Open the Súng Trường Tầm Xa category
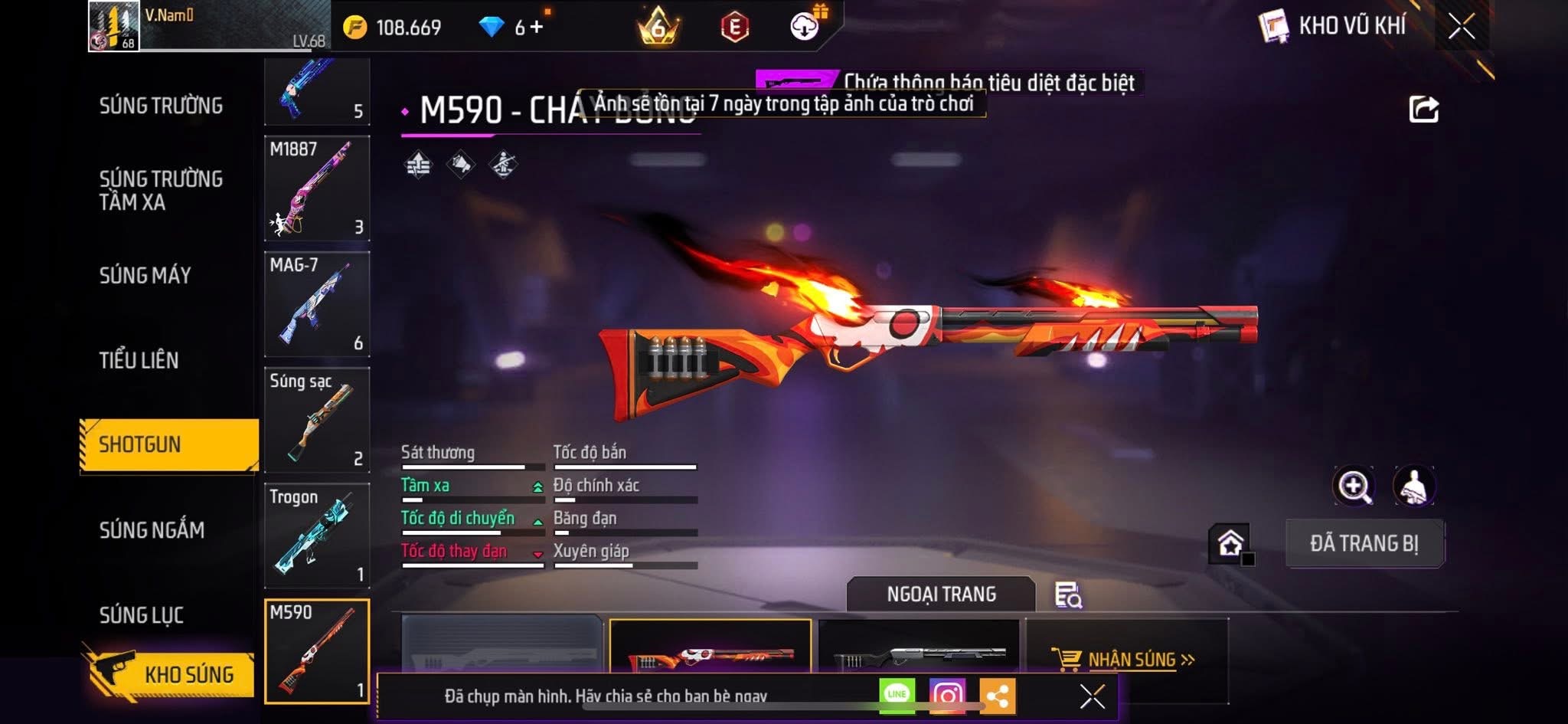The width and height of the screenshot is (1568, 724). tap(161, 190)
